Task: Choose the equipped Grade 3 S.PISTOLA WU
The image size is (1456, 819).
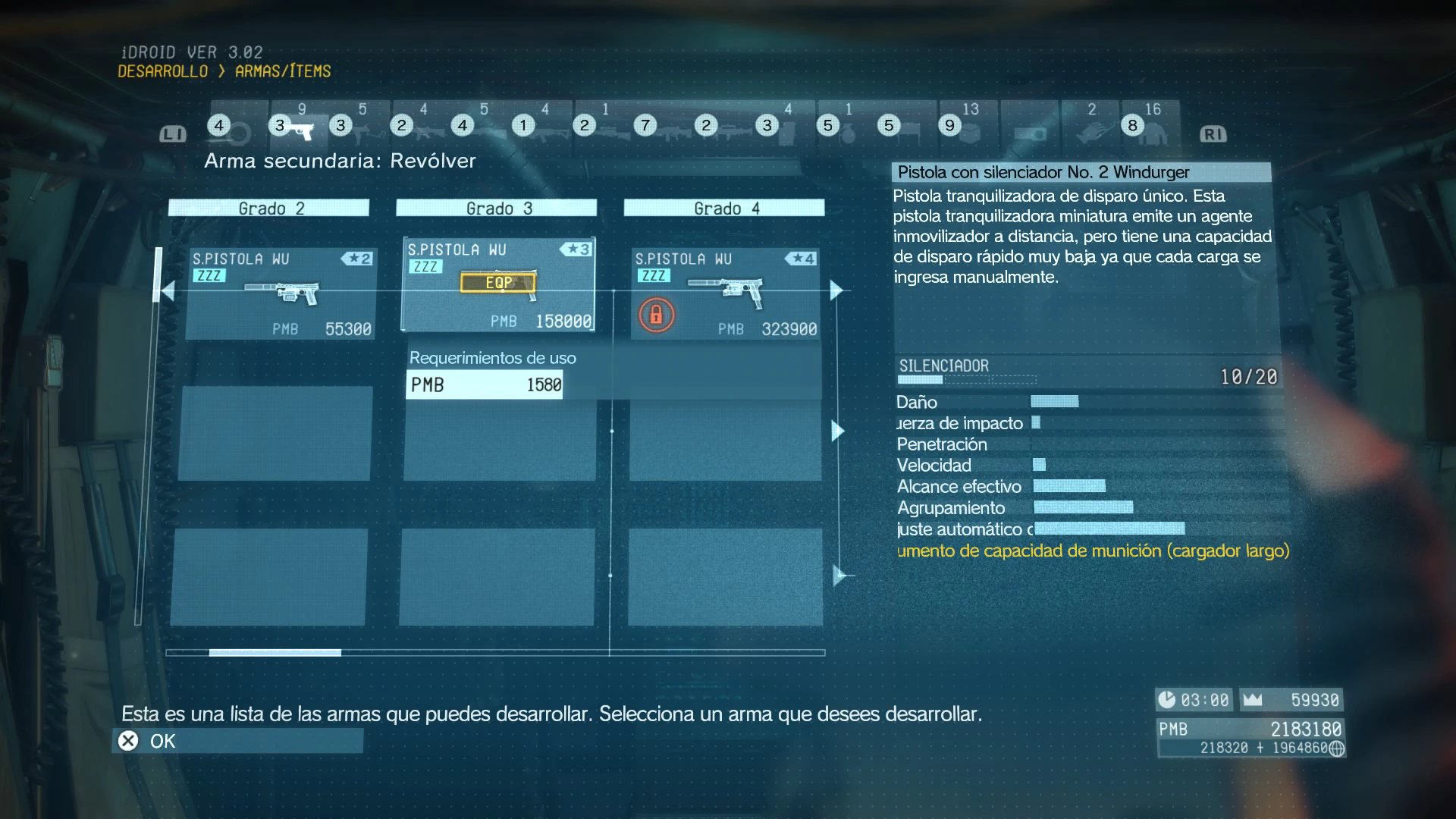Action: (x=498, y=285)
